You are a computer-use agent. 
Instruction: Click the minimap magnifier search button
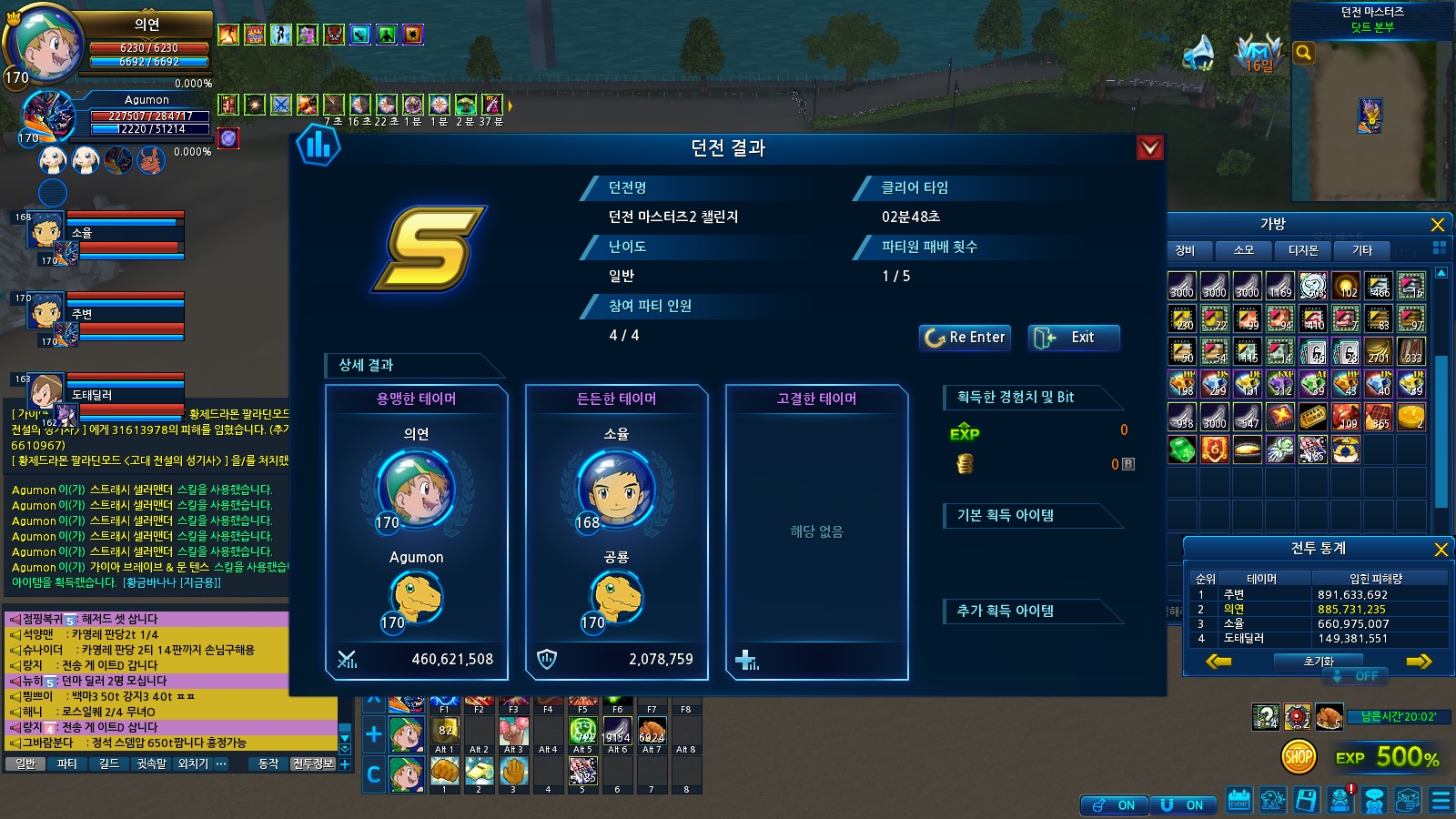coord(1303,53)
